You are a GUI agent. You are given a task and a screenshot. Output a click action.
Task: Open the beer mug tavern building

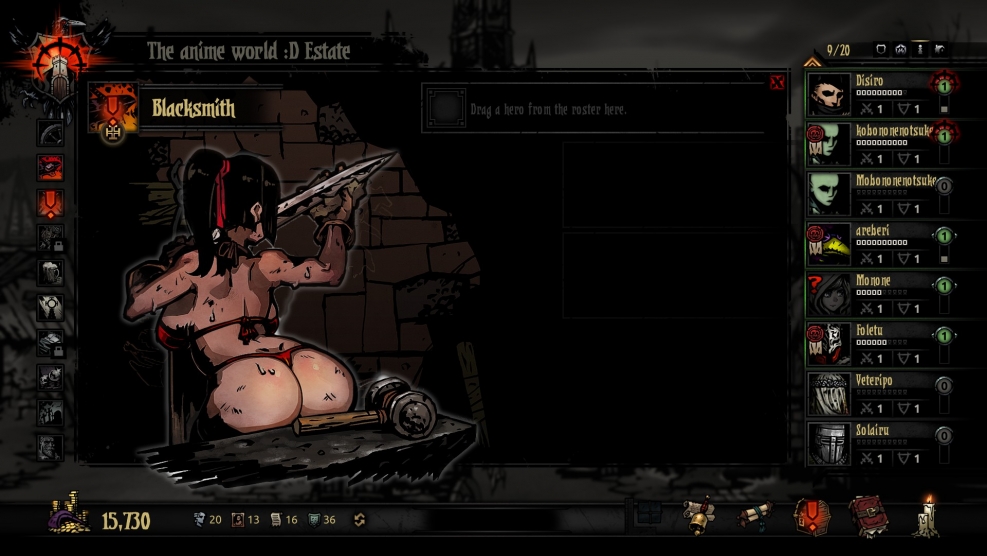tap(50, 272)
